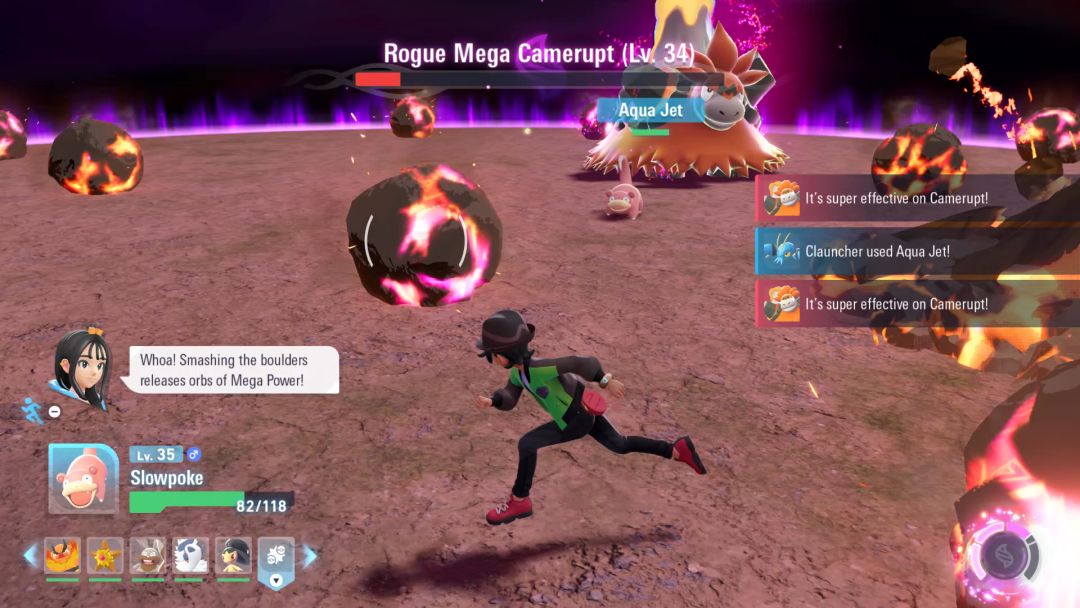Choose the Staryu party slot
Image resolution: width=1080 pixels, height=608 pixels.
tap(105, 555)
